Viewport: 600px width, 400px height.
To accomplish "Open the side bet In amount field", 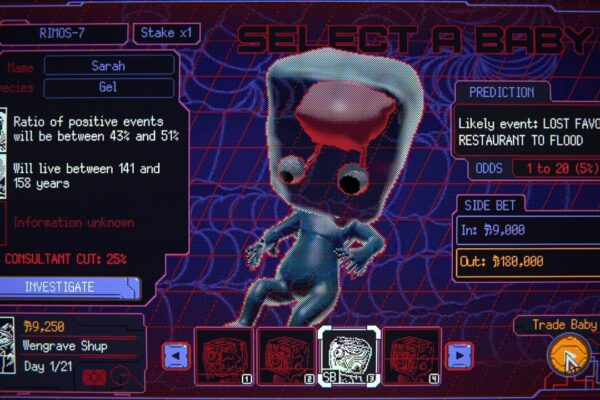I will tap(526, 230).
